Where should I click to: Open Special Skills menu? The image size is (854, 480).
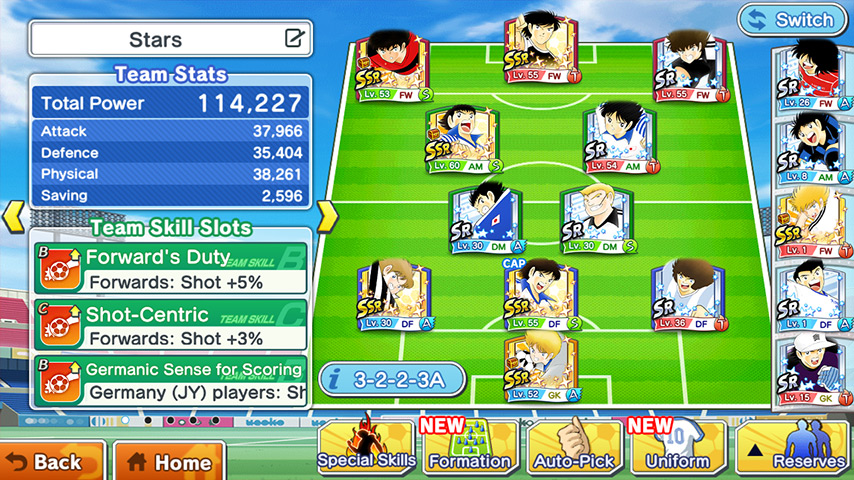coord(366,447)
